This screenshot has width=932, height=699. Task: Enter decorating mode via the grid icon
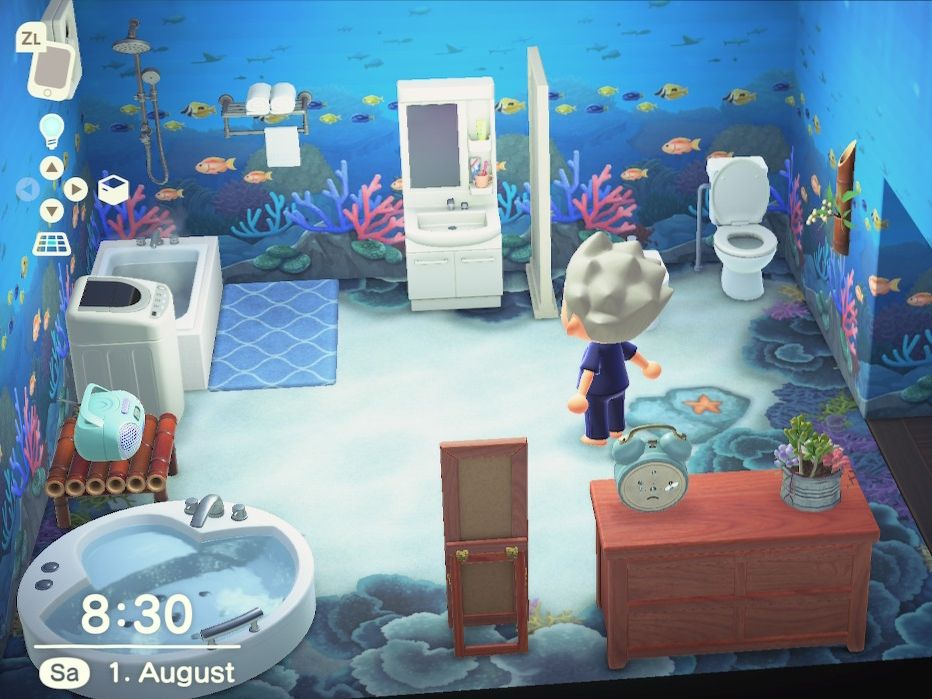click(x=51, y=243)
